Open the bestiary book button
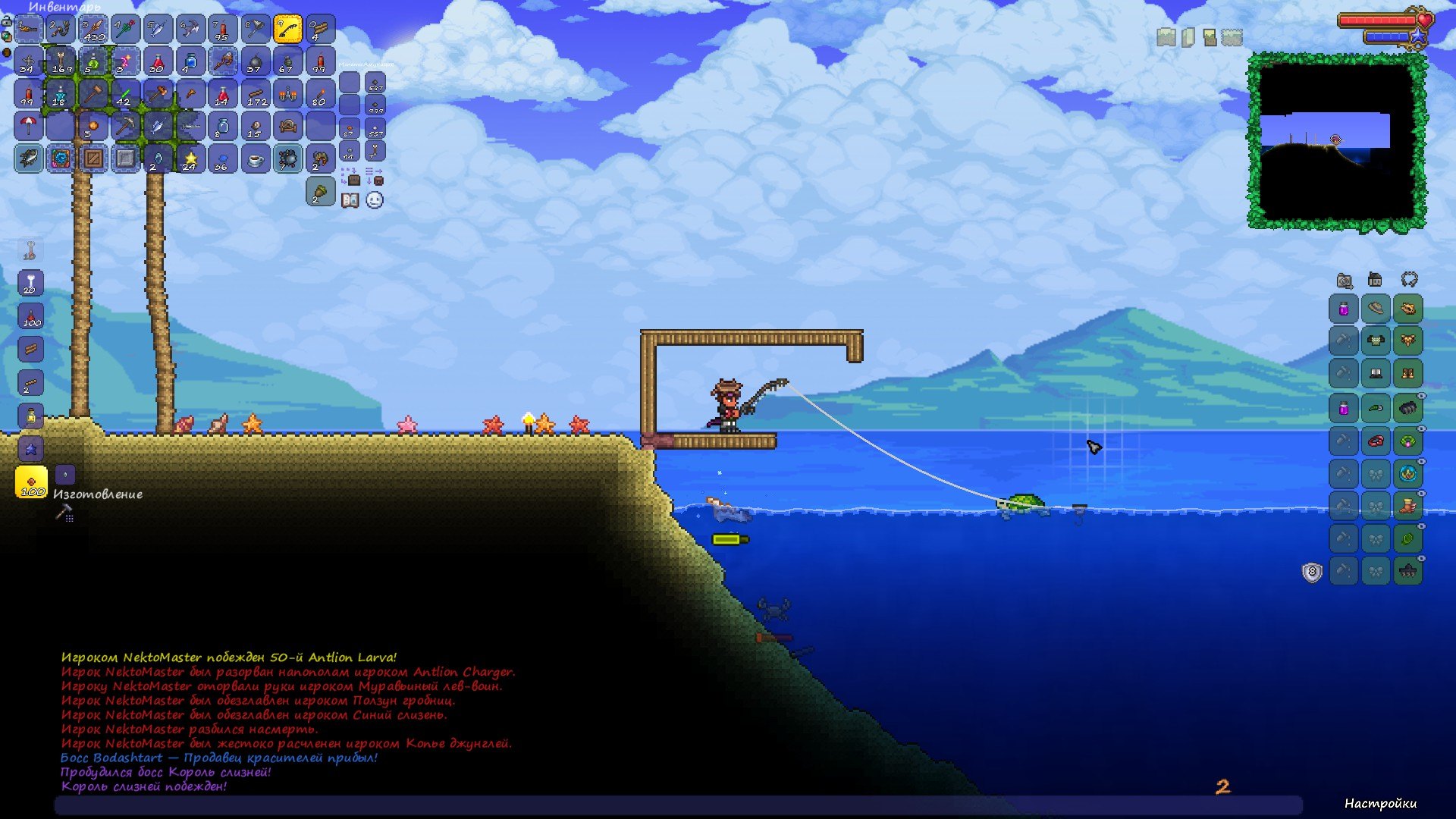Viewport: 1456px width, 819px height. (350, 200)
